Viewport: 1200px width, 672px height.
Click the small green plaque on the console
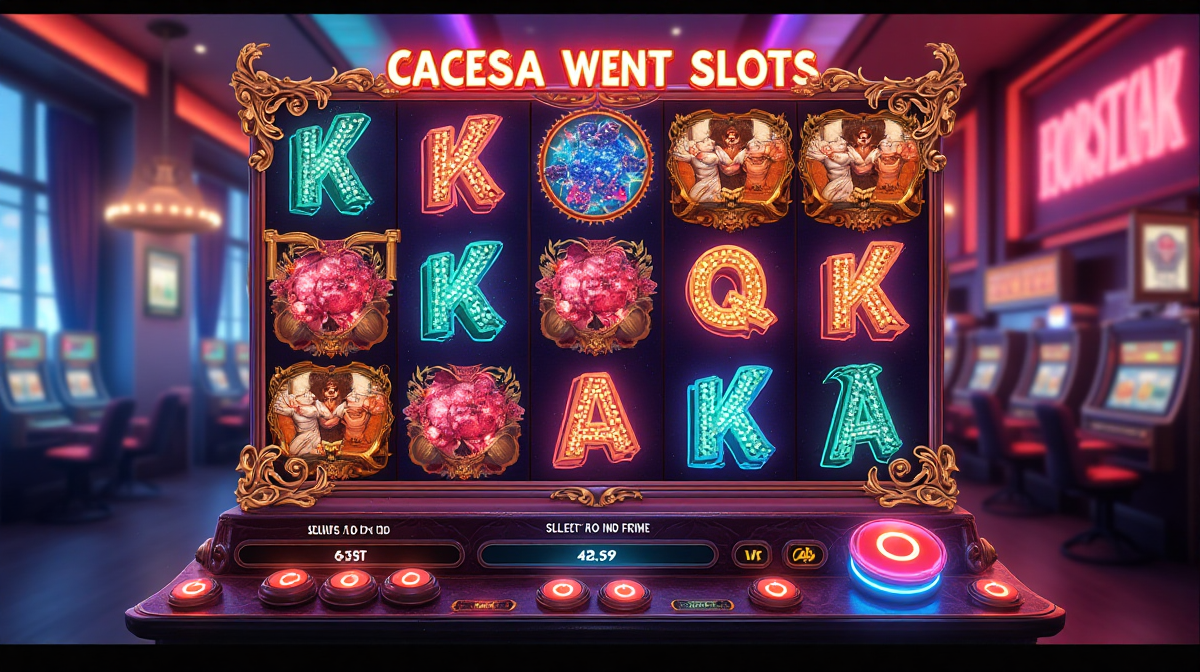coord(702,605)
